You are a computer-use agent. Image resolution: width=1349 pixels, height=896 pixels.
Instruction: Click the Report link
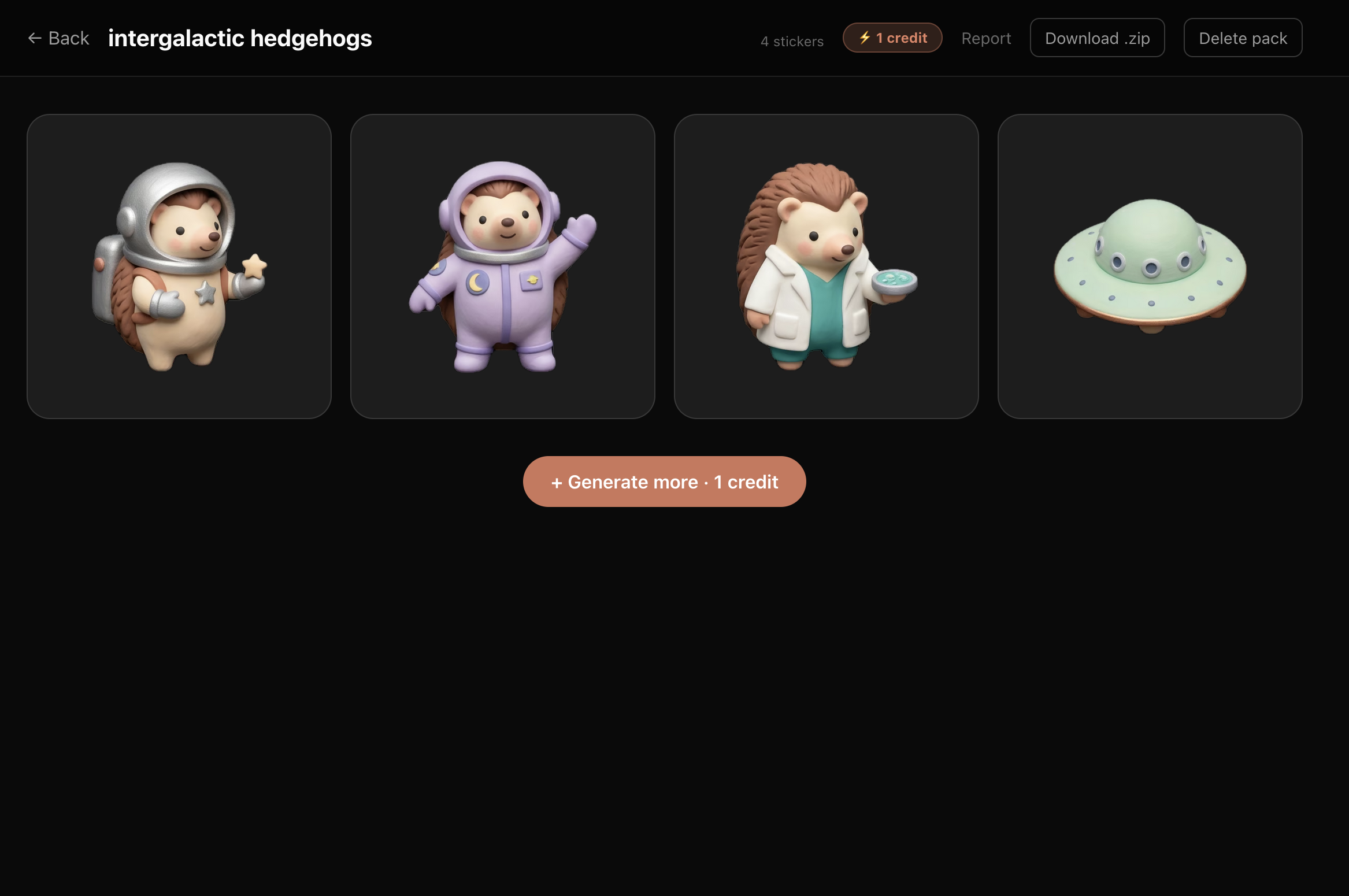986,38
